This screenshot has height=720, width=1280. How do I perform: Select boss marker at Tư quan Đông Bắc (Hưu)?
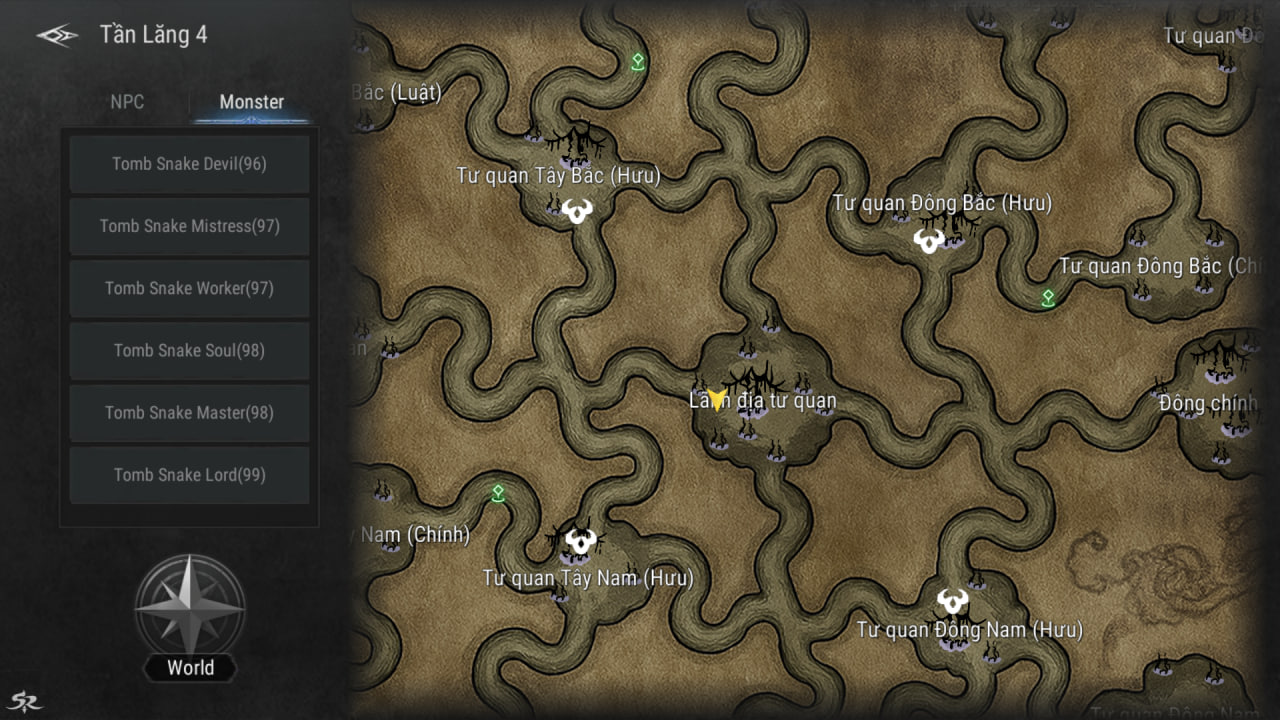(928, 241)
